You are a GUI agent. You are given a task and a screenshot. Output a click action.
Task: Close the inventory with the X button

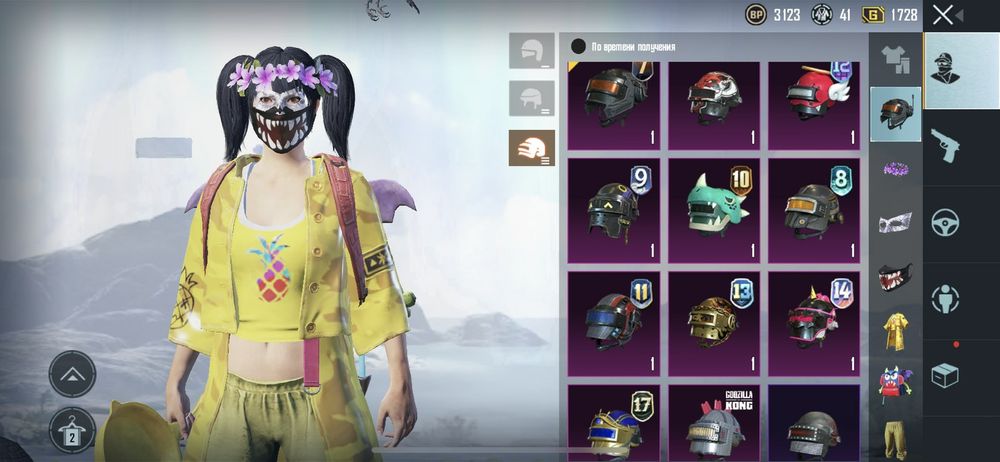click(943, 14)
